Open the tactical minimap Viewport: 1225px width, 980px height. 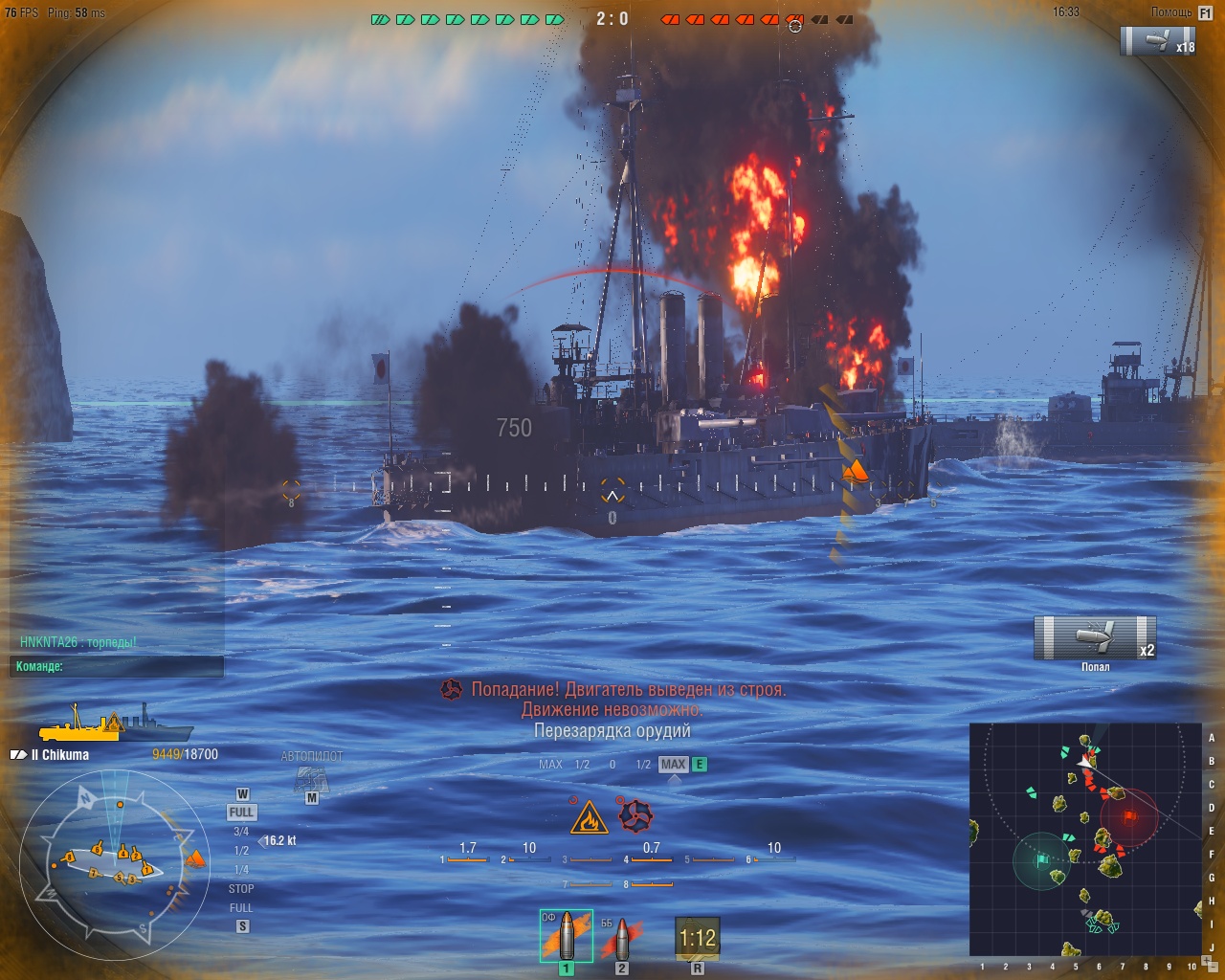(x=1085, y=838)
